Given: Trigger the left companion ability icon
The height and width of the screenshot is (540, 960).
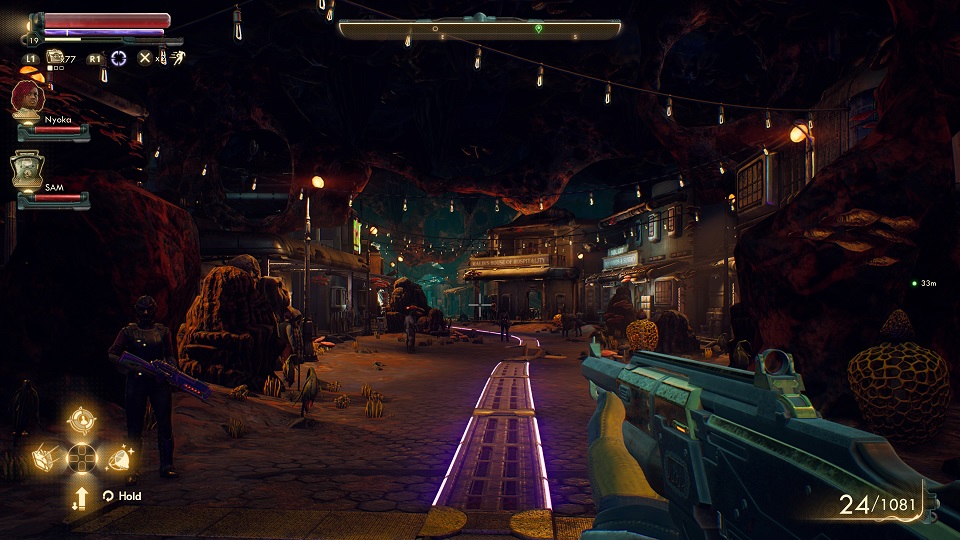Looking at the screenshot, I should [x=46, y=457].
